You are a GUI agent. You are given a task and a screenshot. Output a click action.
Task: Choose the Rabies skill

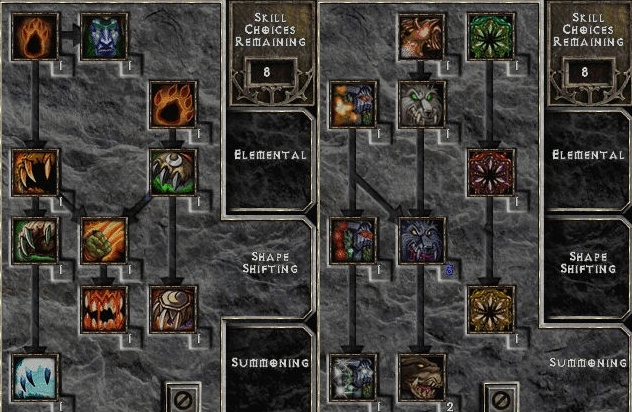pos(36,241)
